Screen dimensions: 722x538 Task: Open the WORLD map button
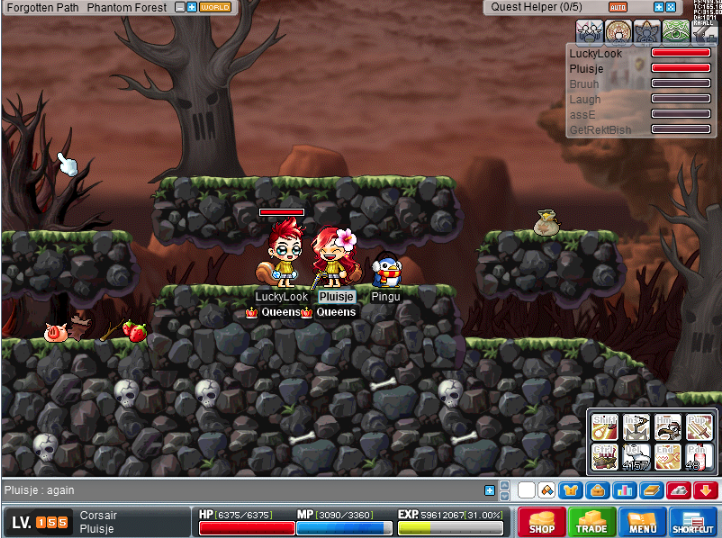point(215,7)
